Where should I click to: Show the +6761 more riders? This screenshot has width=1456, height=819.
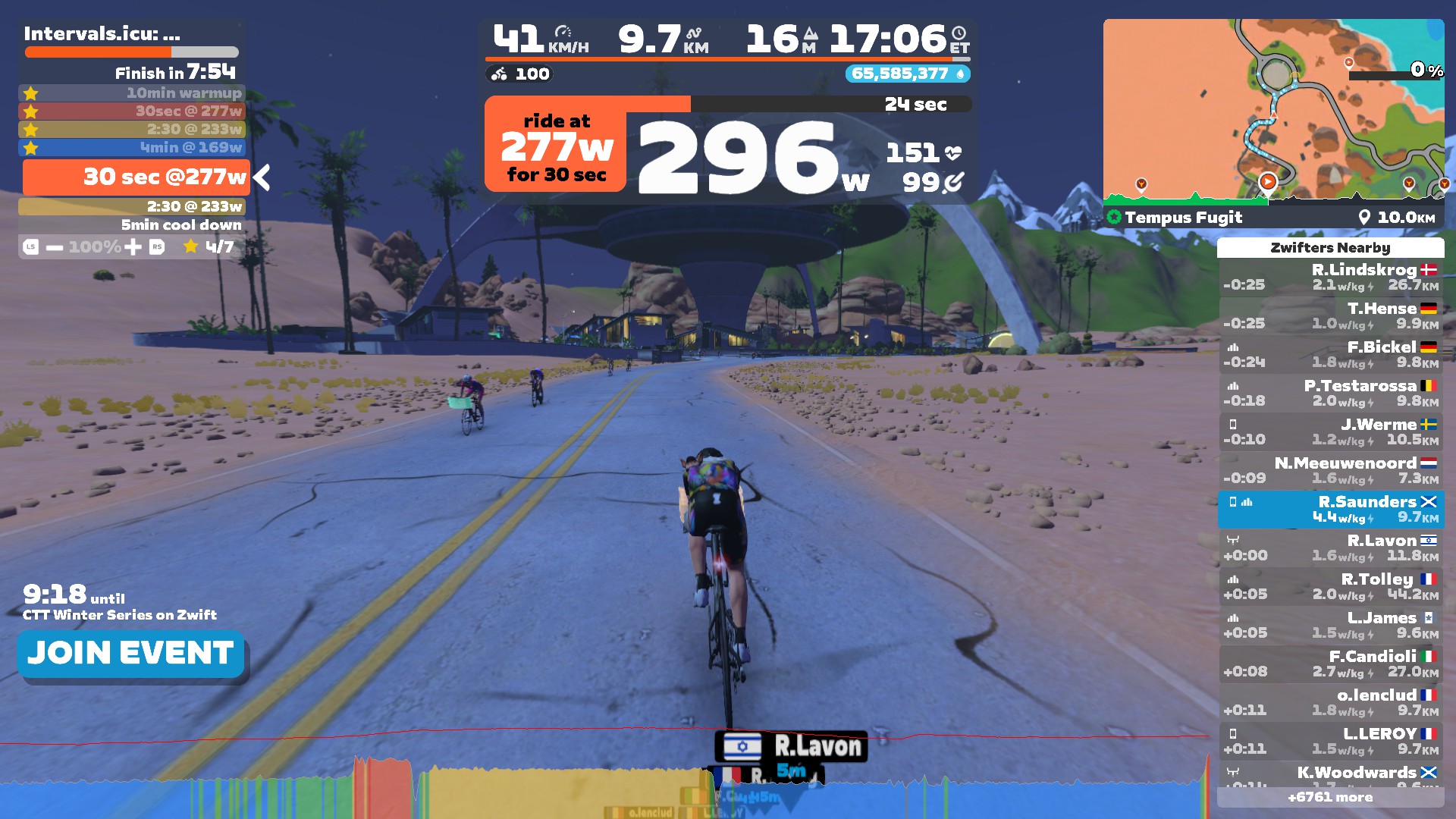(1330, 797)
